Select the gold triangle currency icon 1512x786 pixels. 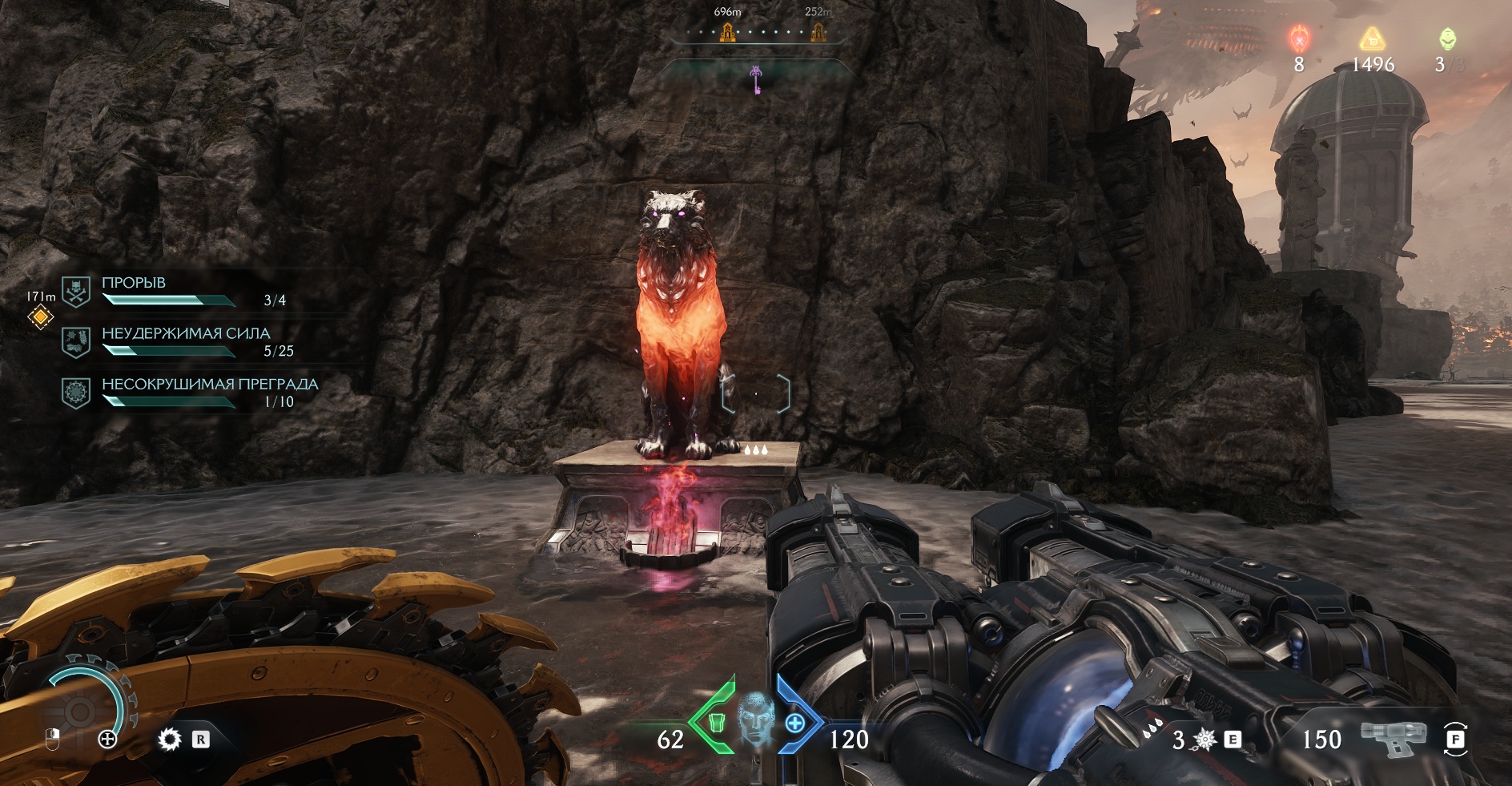click(1372, 38)
